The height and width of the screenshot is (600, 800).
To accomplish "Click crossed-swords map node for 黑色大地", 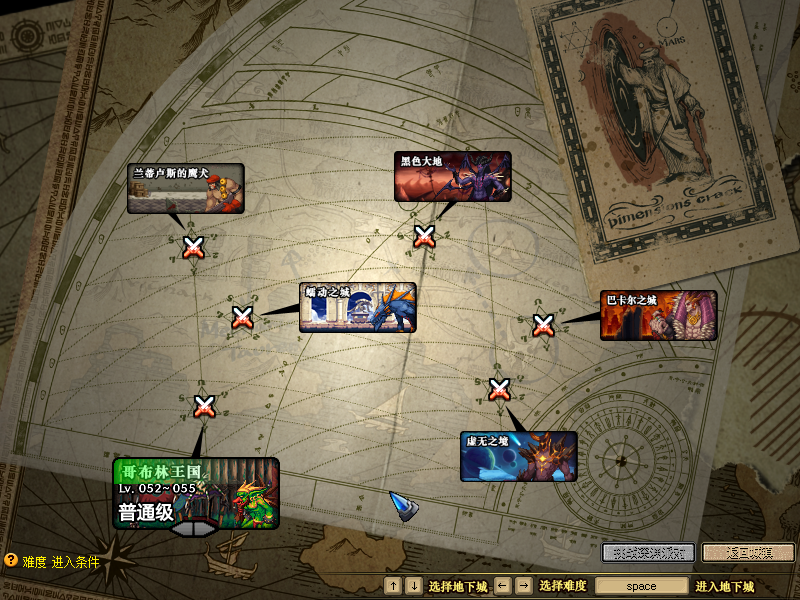I will pos(425,236).
